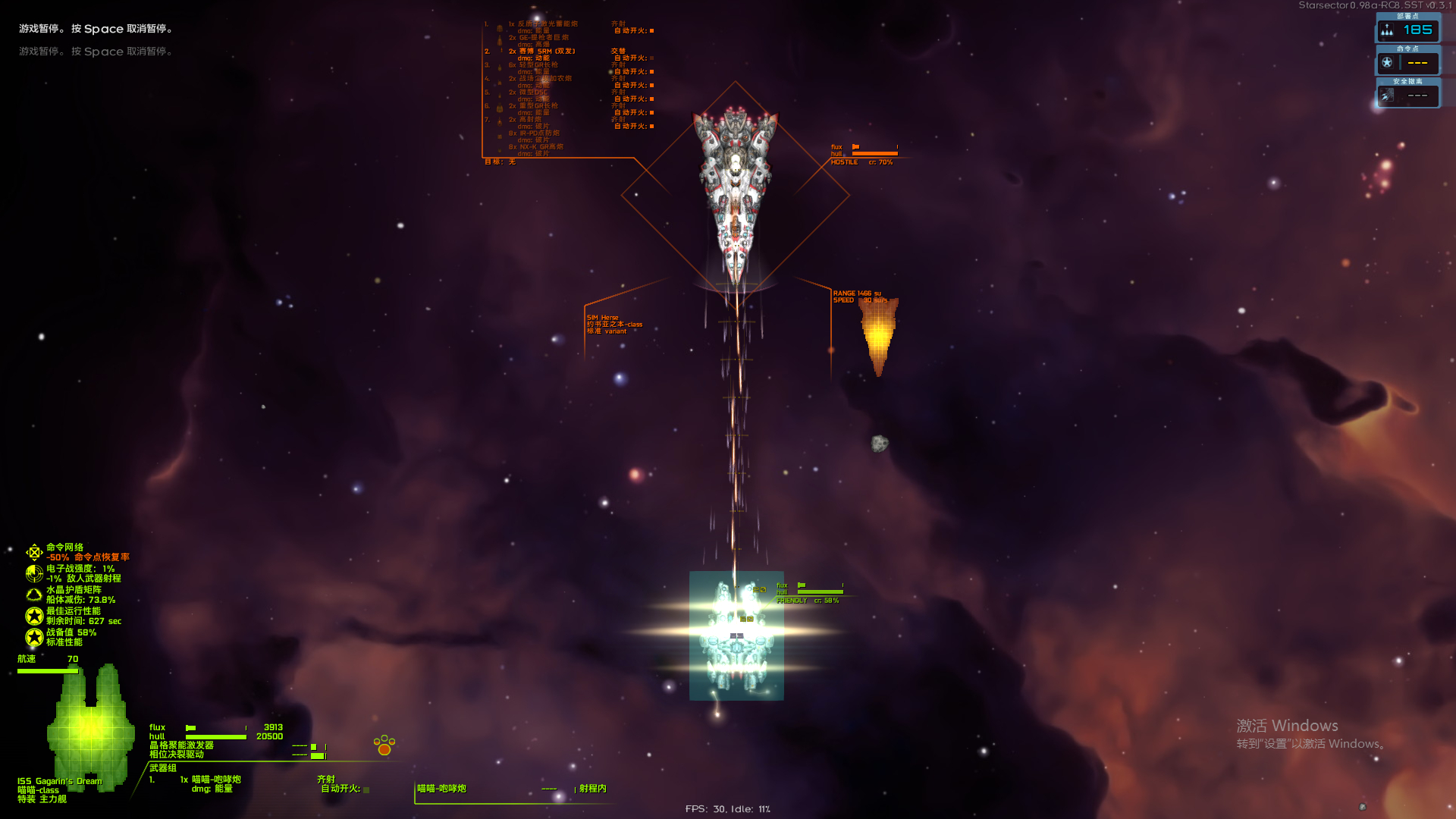The width and height of the screenshot is (1456, 819).
Task: Select the 电子战强度 radar status icon
Action: (34, 573)
